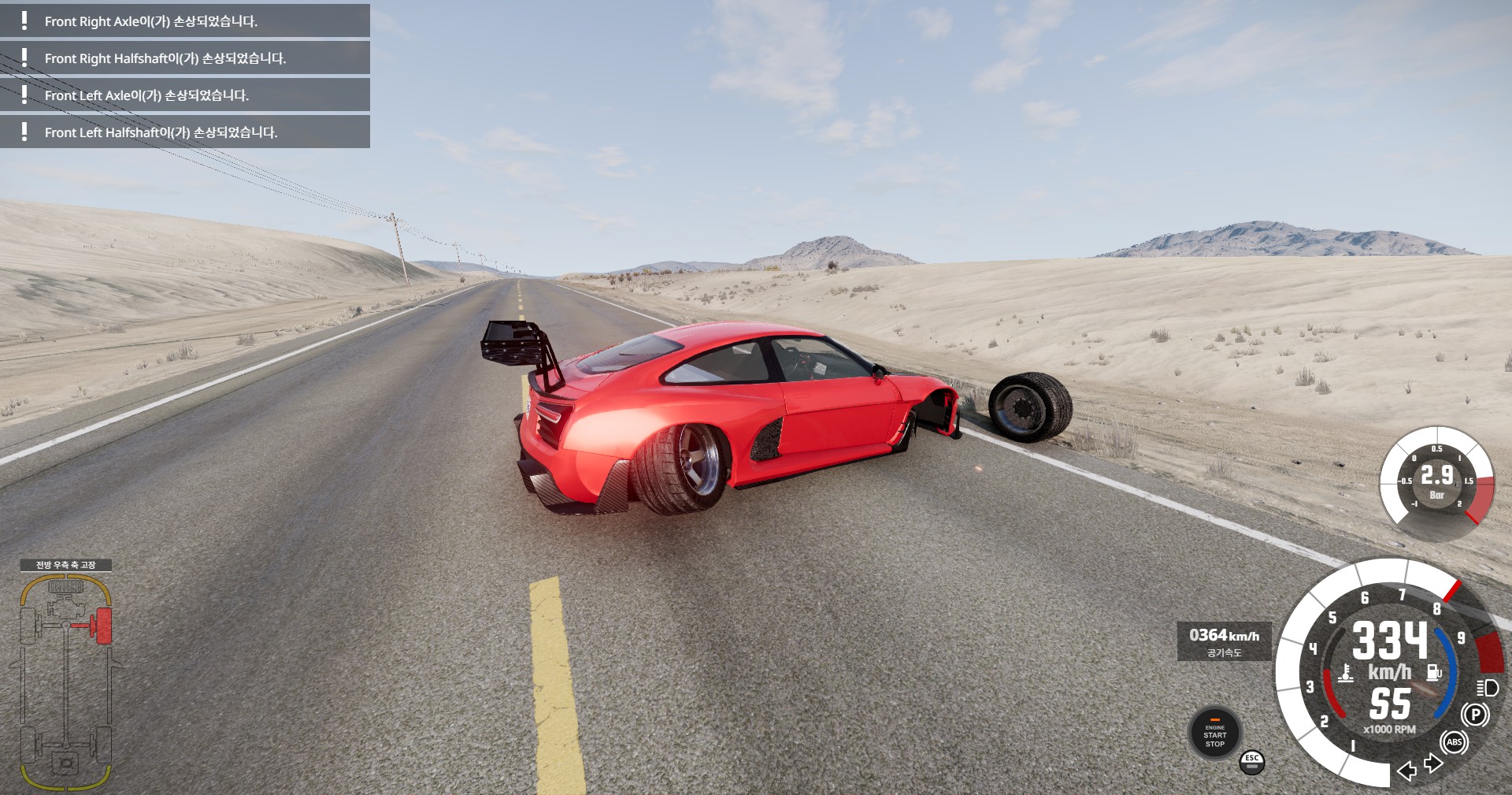Screen dimensions: 1512x795
Task: Click the ABS indicator icon
Action: pyautogui.click(x=1454, y=741)
